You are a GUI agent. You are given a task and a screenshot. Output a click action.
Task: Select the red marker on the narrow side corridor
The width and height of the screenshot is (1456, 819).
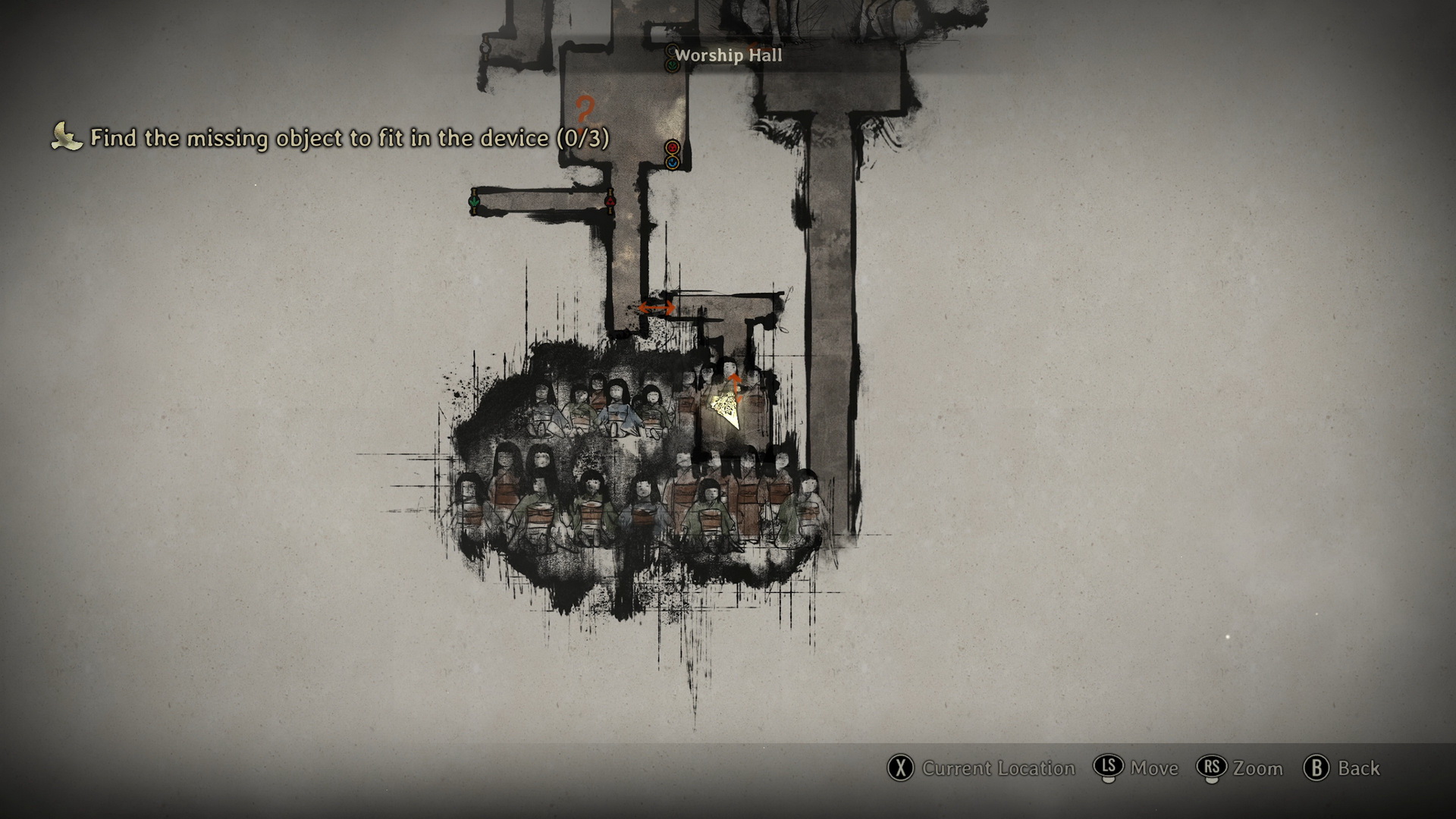(610, 202)
